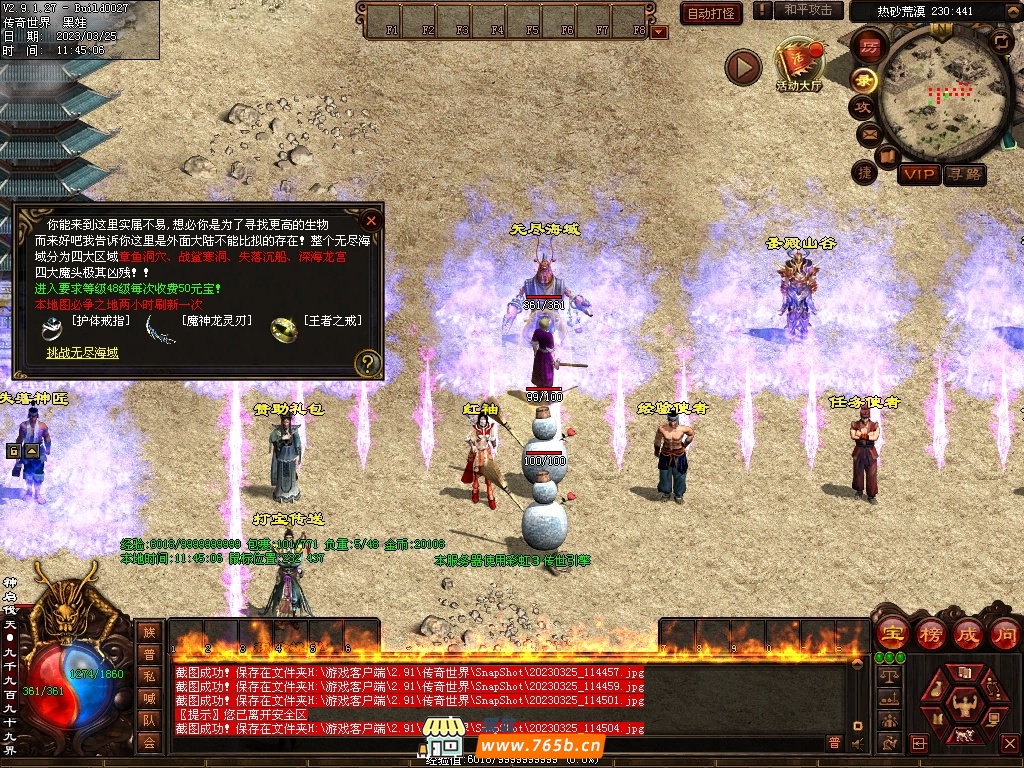Open the dialogue help question mark
The width and height of the screenshot is (1024, 768).
[x=368, y=363]
